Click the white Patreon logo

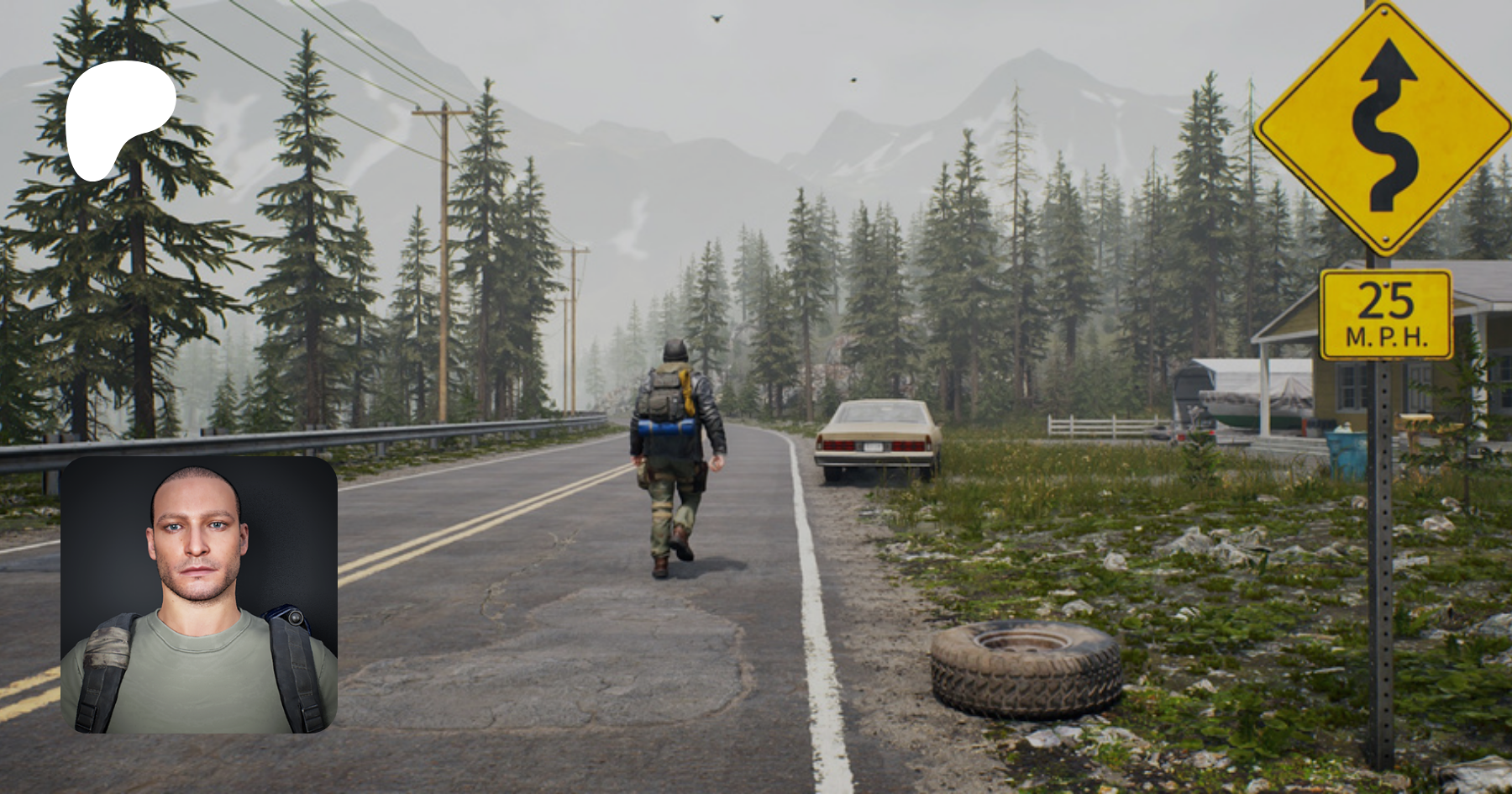click(118, 116)
